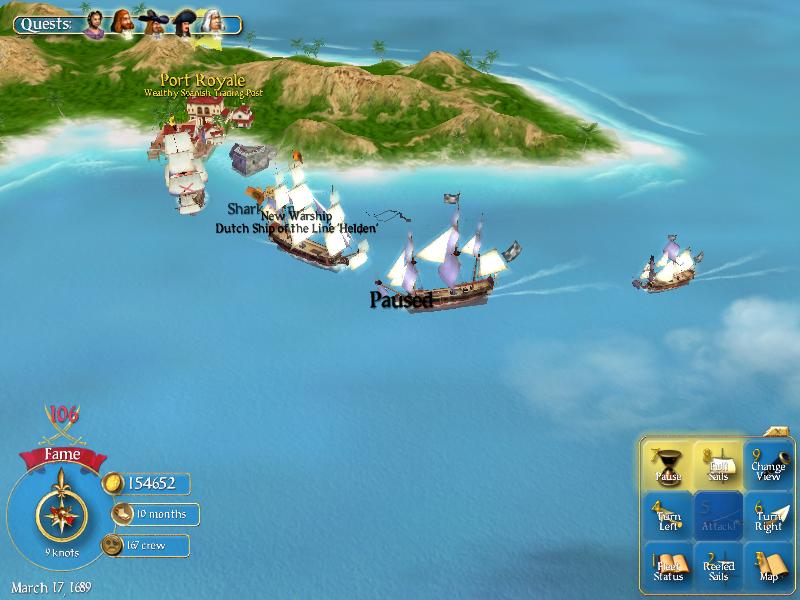Choose the red-bearded man quest portrait
The width and height of the screenshot is (800, 600).
pos(123,23)
